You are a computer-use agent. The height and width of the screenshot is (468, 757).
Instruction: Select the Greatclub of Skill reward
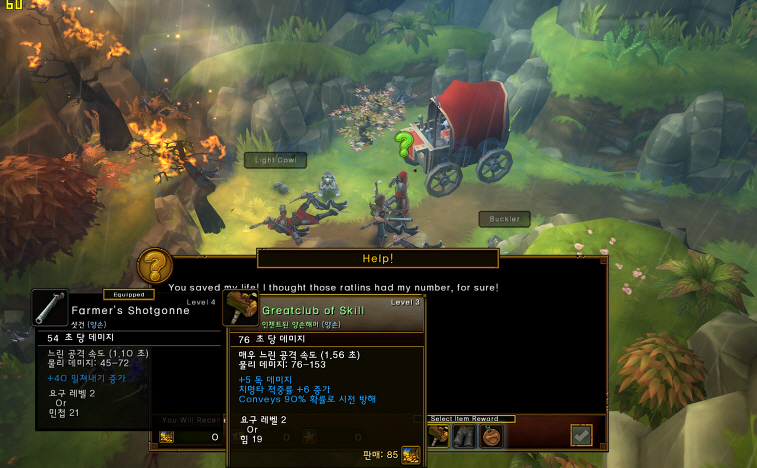pyautogui.click(x=438, y=435)
